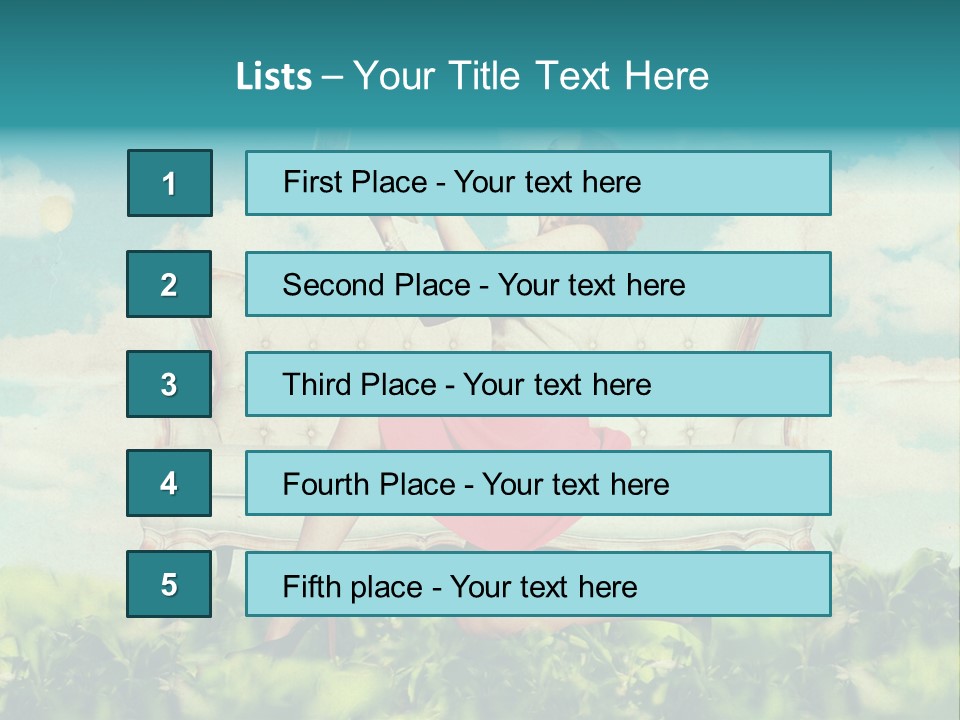This screenshot has height=720, width=960.
Task: Pick the number 5 box
Action: [169, 584]
